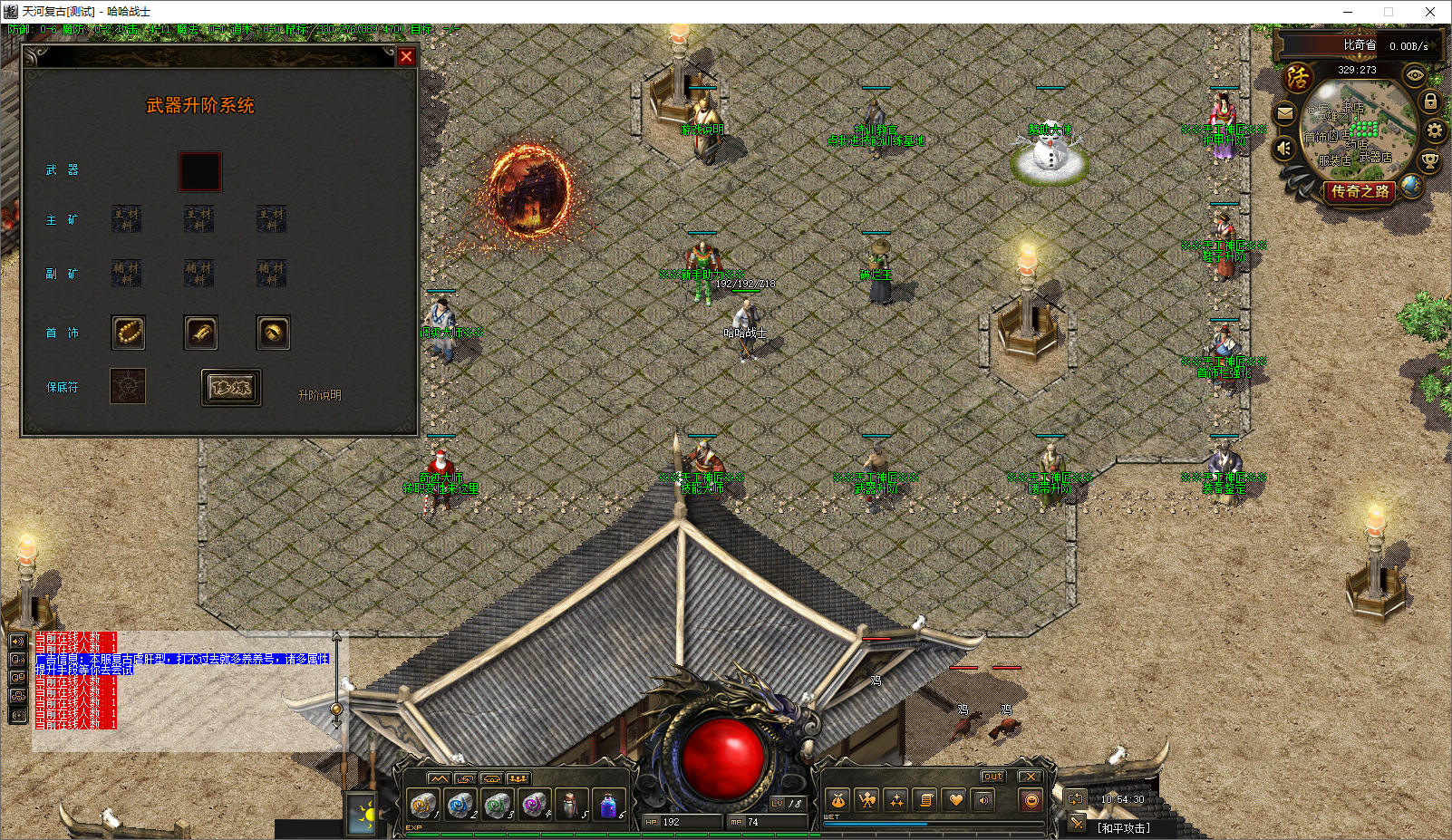The image size is (1452, 840).
Task: Select the 保底符 guarantee charm slot
Action: tap(128, 387)
